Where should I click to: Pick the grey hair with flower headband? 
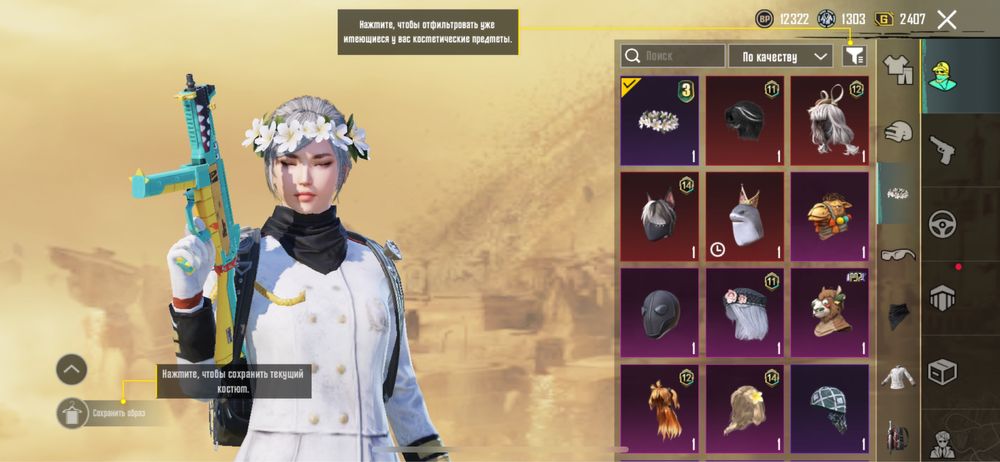(744, 312)
